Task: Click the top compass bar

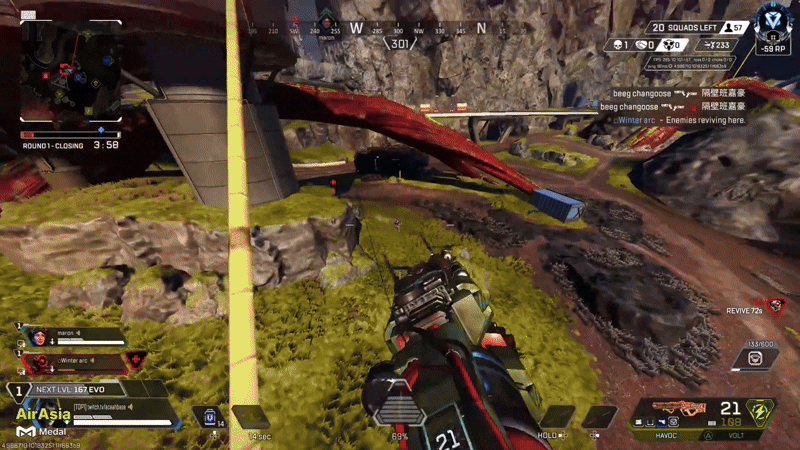Action: tap(400, 30)
